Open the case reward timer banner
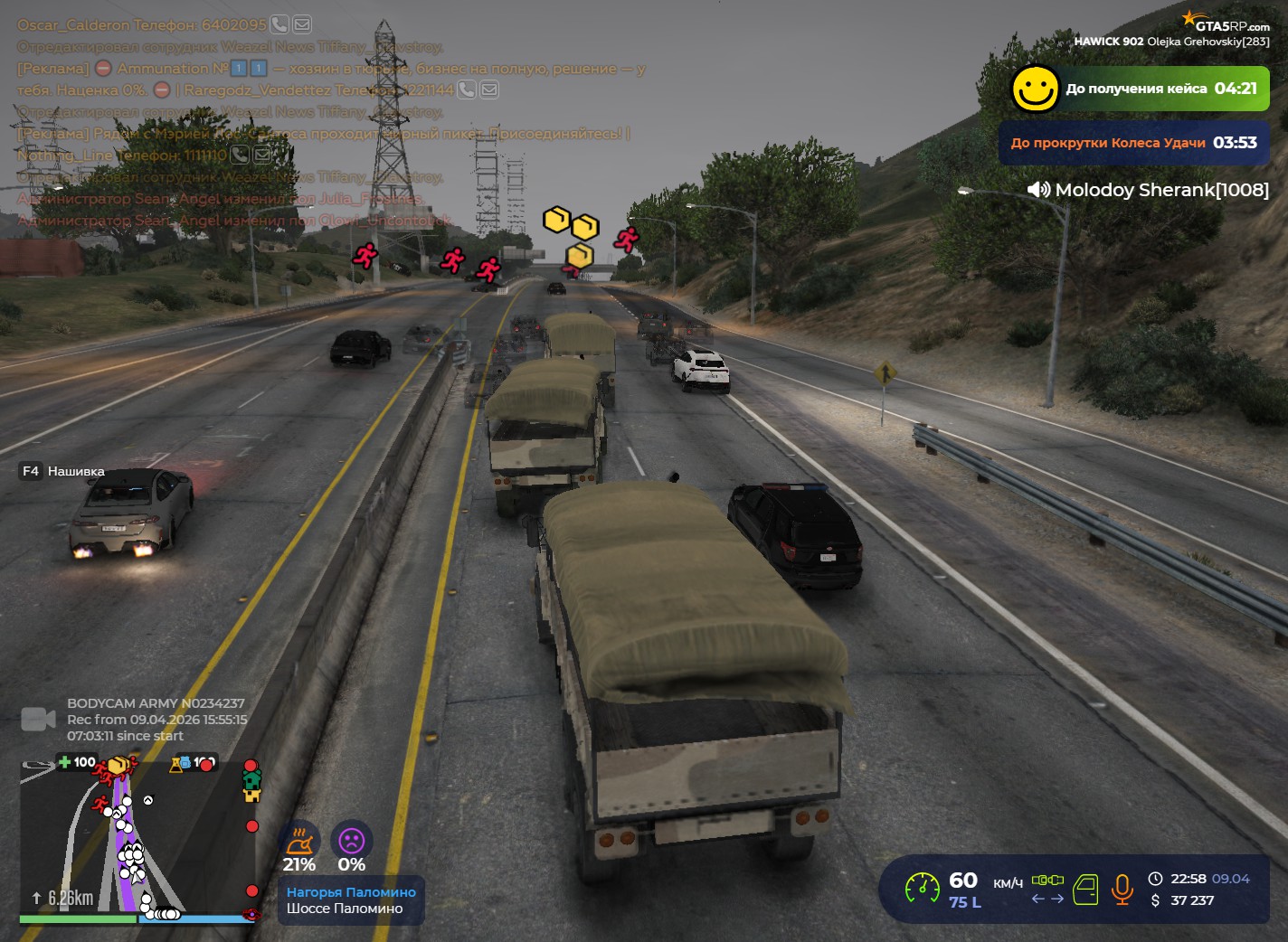This screenshot has height=942, width=1288. 1139,89
